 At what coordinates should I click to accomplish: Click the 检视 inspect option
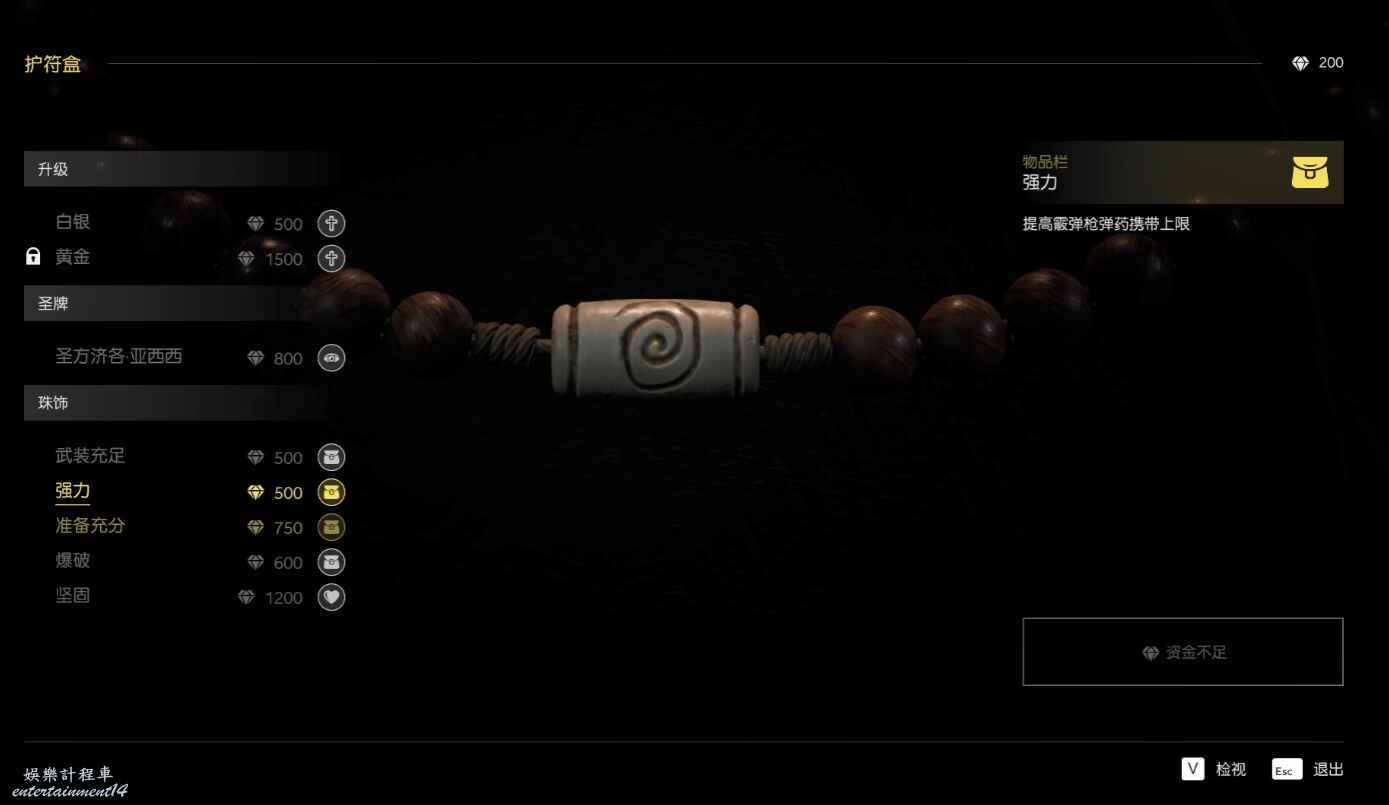click(x=1215, y=769)
